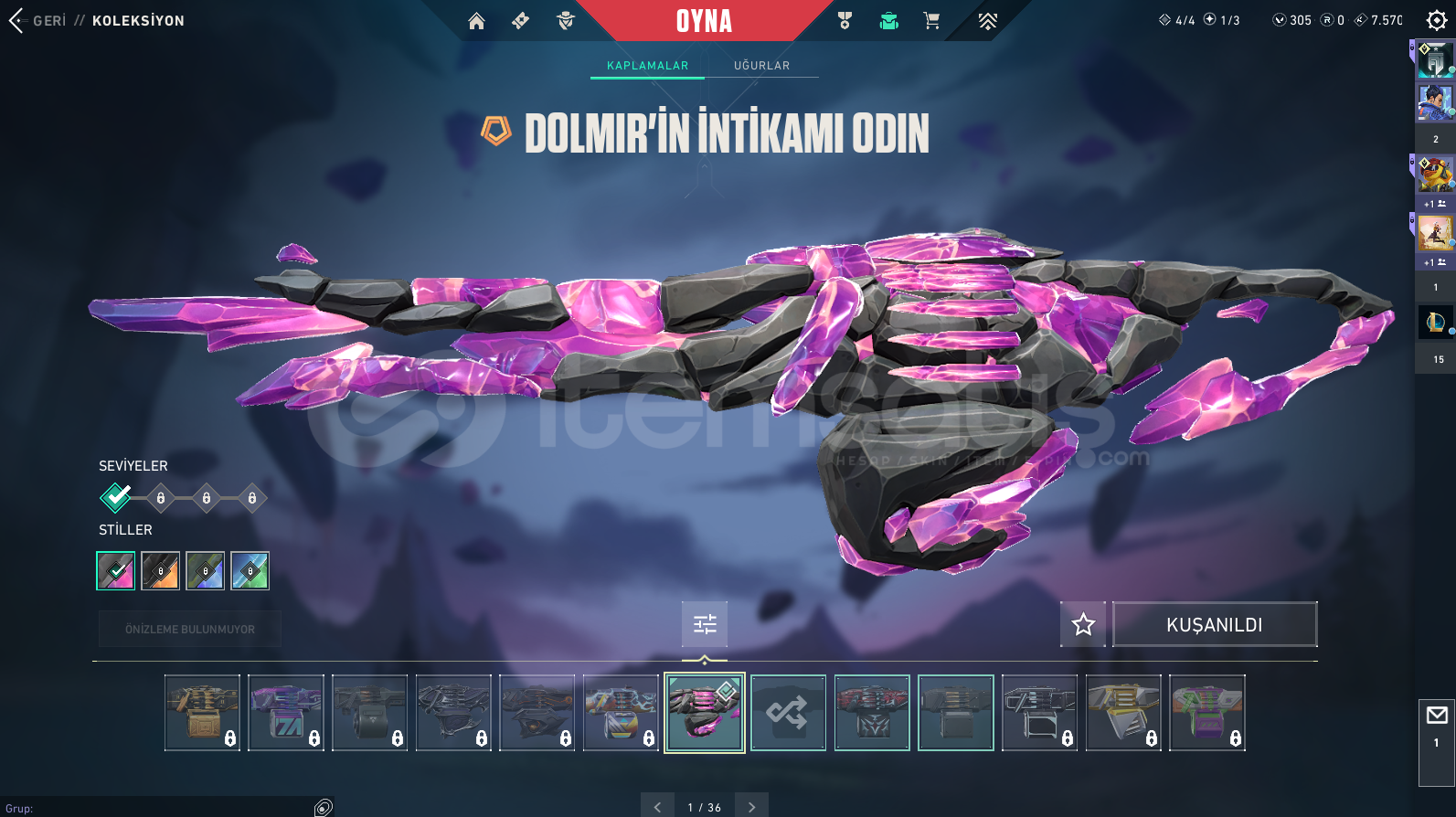The width and height of the screenshot is (1456, 817).
Task: Select the locked orange style variant
Action: [x=161, y=571]
